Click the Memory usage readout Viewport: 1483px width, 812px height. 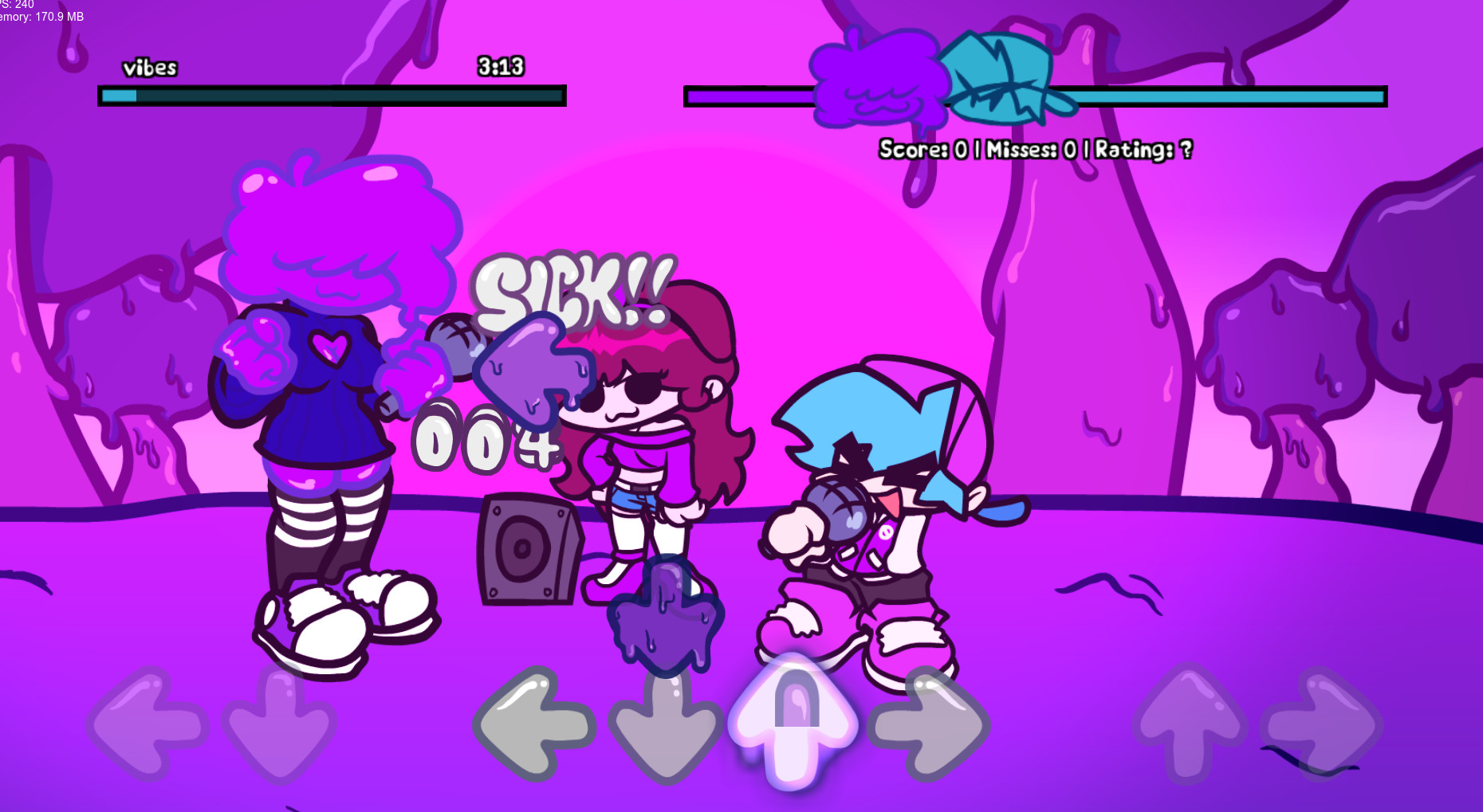pyautogui.click(x=40, y=15)
